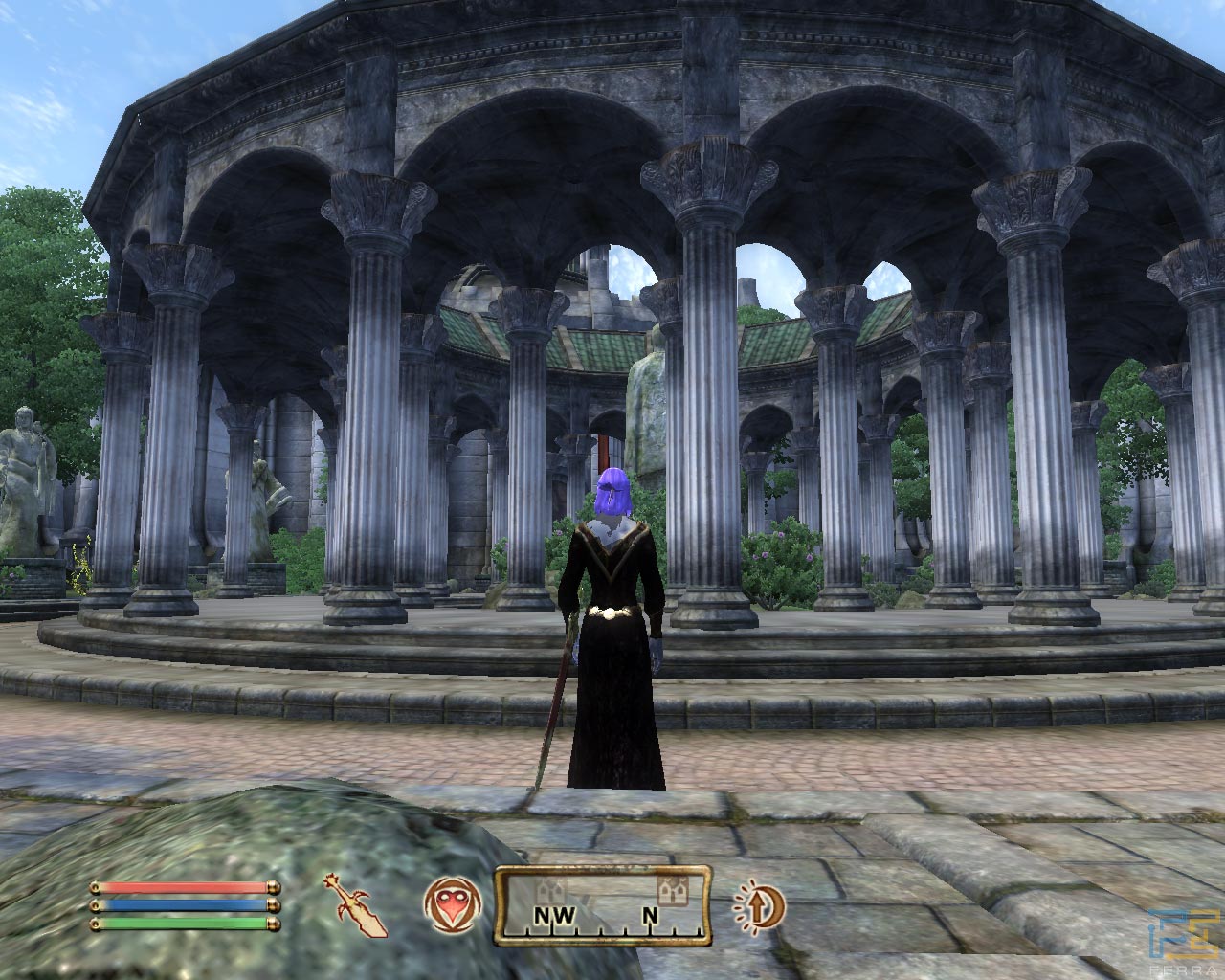Screen dimensions: 1225x980
Task: Click the sun and arrow effect icon
Action: click(x=760, y=904)
